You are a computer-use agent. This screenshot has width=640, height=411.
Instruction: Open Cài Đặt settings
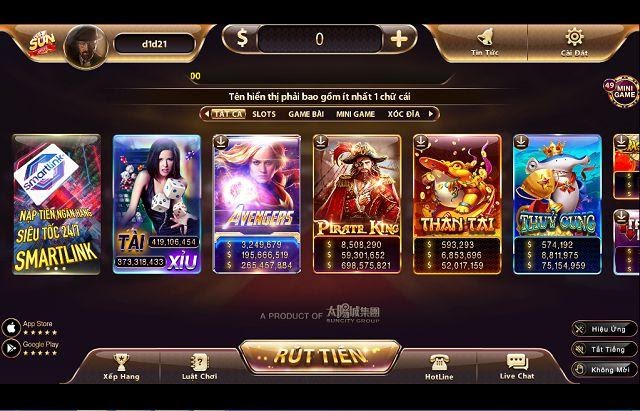point(574,40)
